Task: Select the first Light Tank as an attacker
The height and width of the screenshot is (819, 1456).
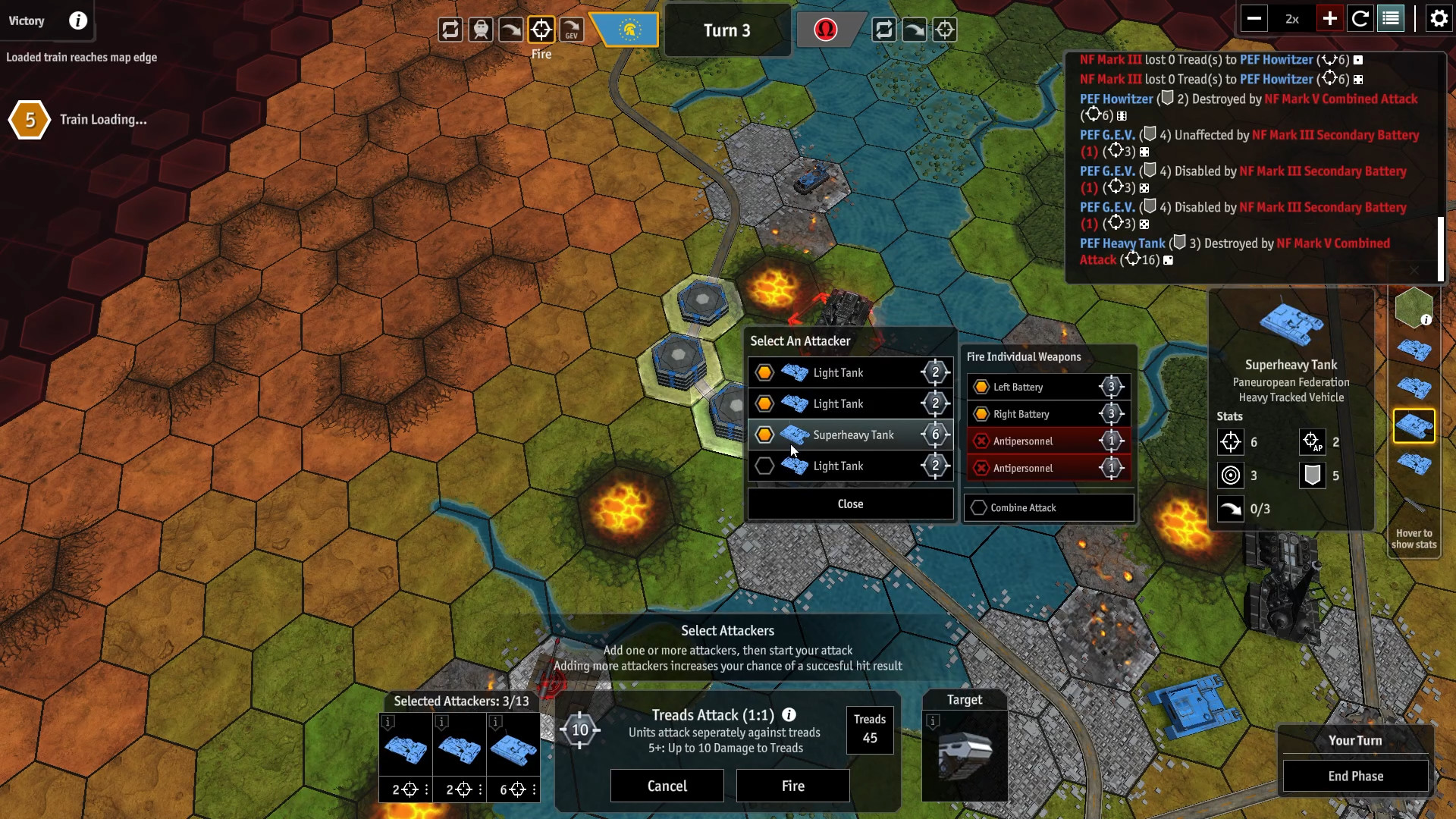Action: 851,372
